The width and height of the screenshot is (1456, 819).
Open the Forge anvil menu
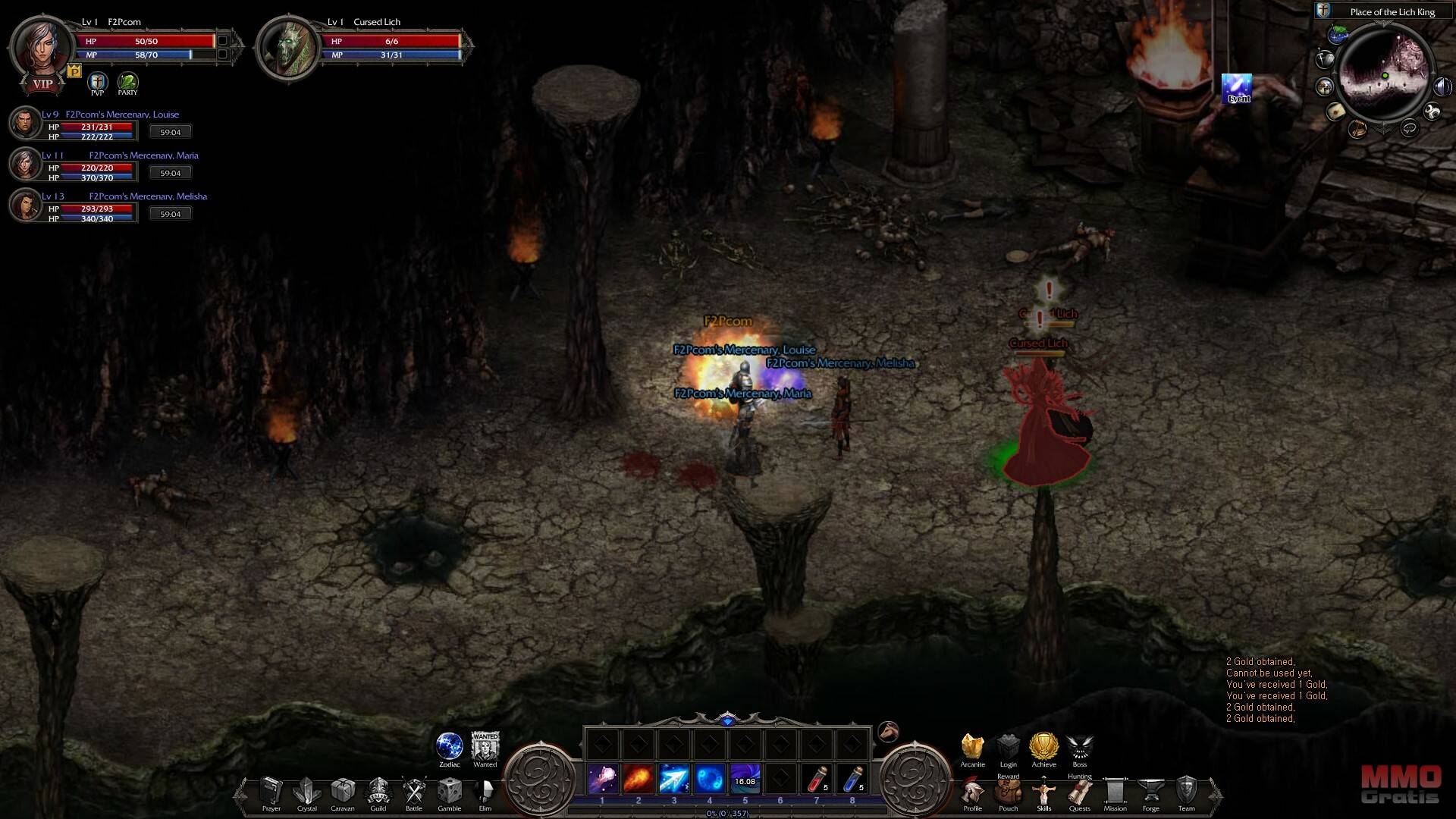point(1150,793)
